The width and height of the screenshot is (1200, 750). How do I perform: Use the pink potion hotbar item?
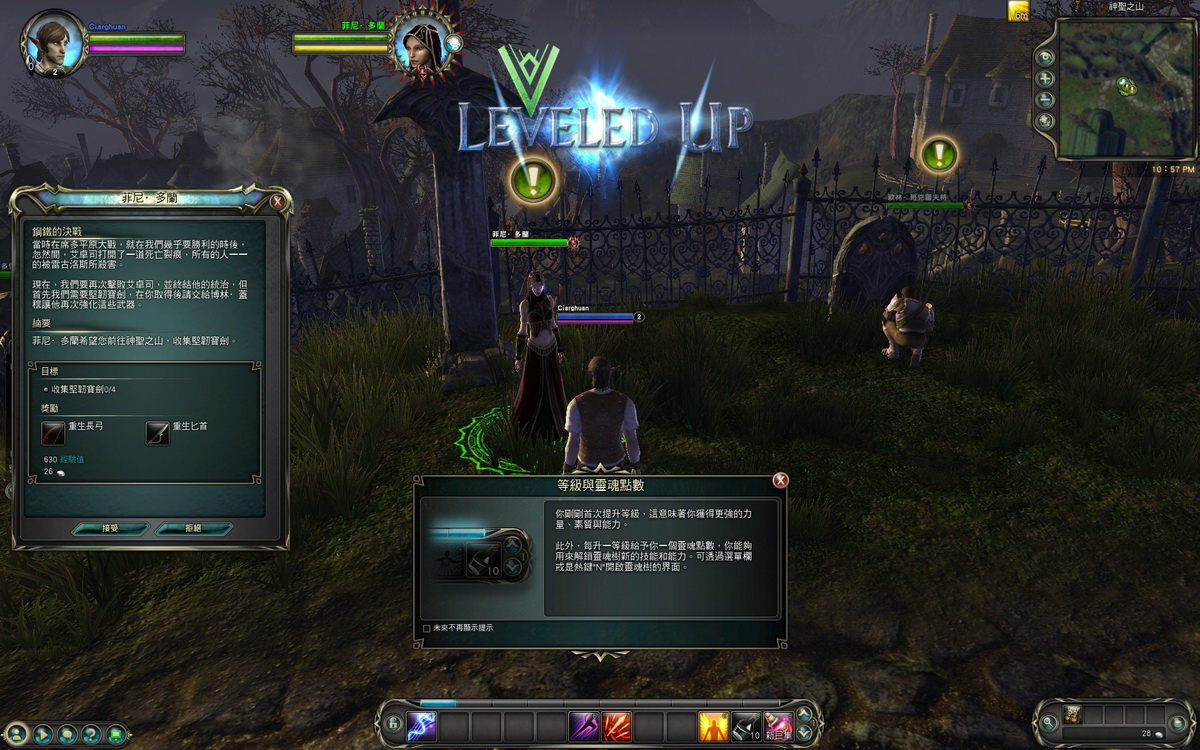tap(778, 725)
